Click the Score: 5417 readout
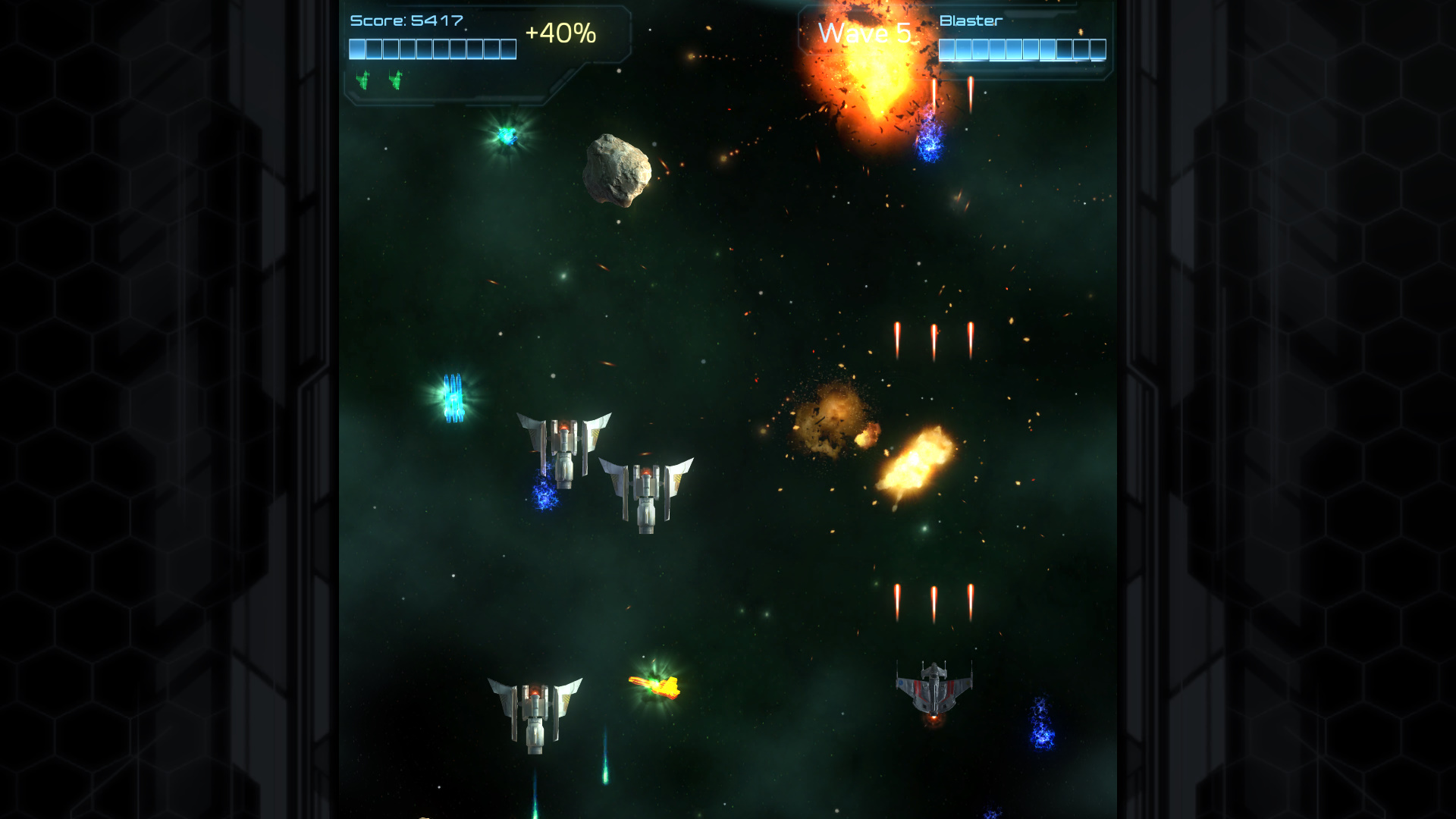 click(x=406, y=20)
